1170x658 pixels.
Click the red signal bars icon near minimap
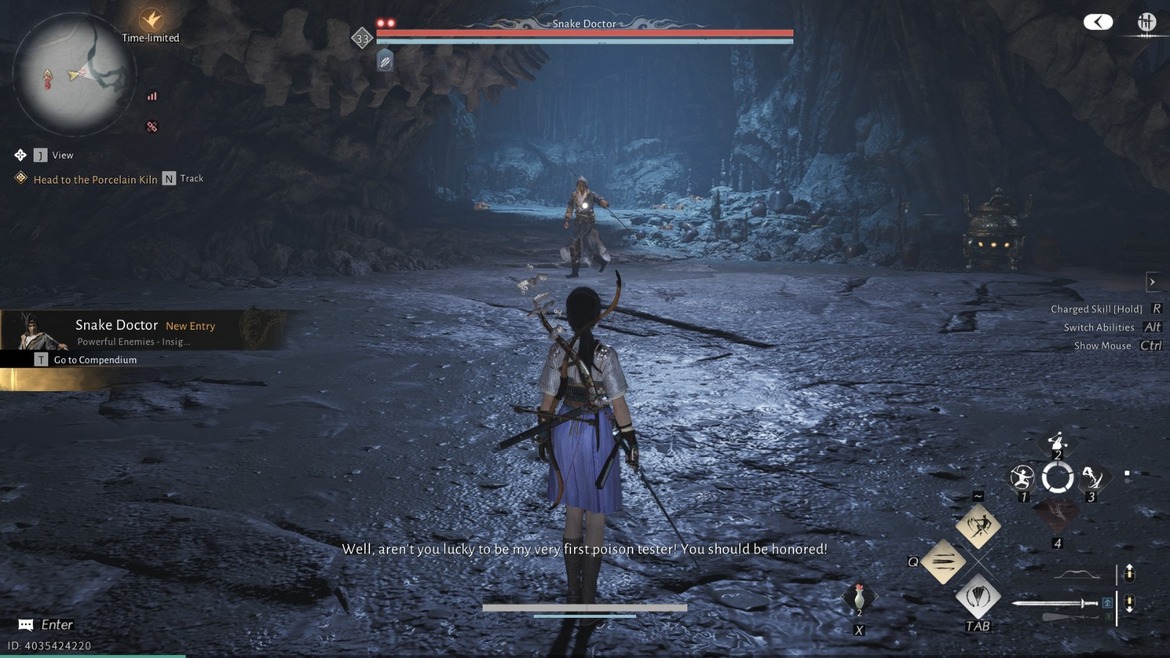[x=152, y=97]
